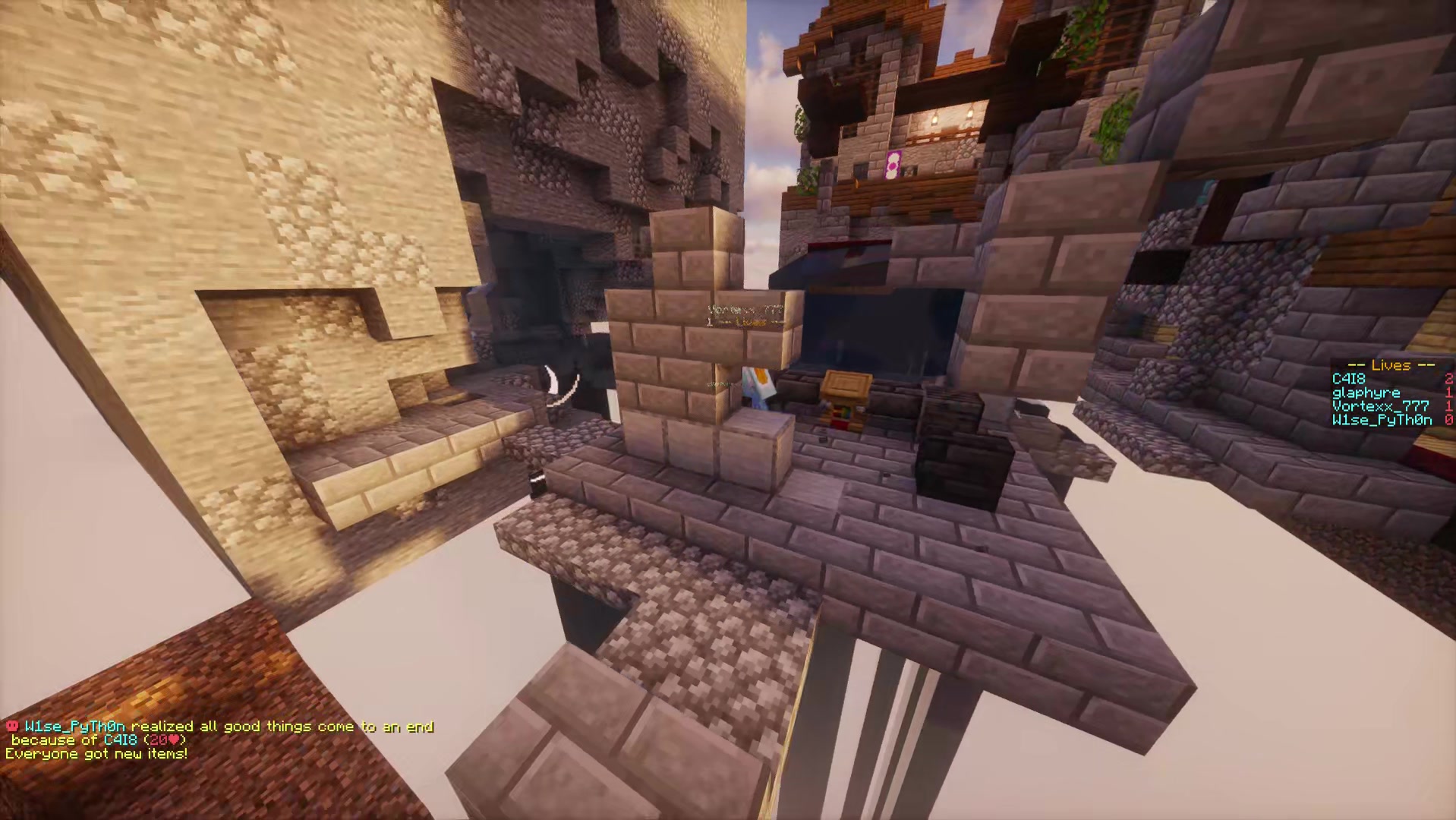The height and width of the screenshot is (820, 1456).
Task: Click C4I8's name in the chat message
Action: point(121,738)
